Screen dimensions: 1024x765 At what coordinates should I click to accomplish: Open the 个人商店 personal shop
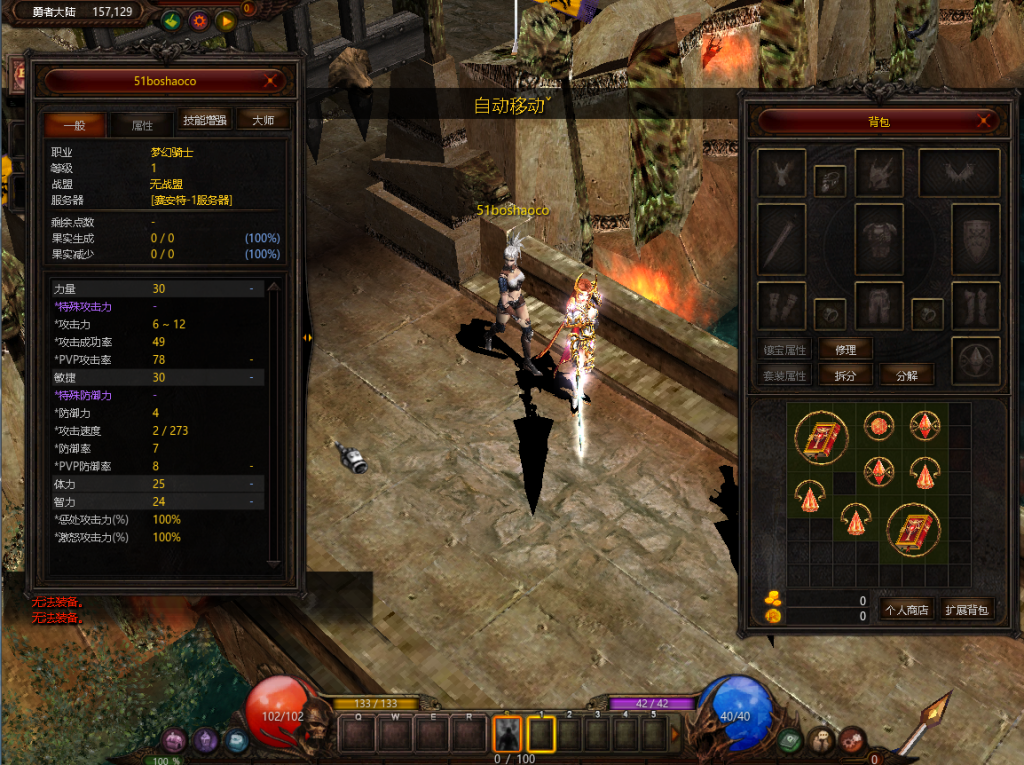pyautogui.click(x=904, y=609)
